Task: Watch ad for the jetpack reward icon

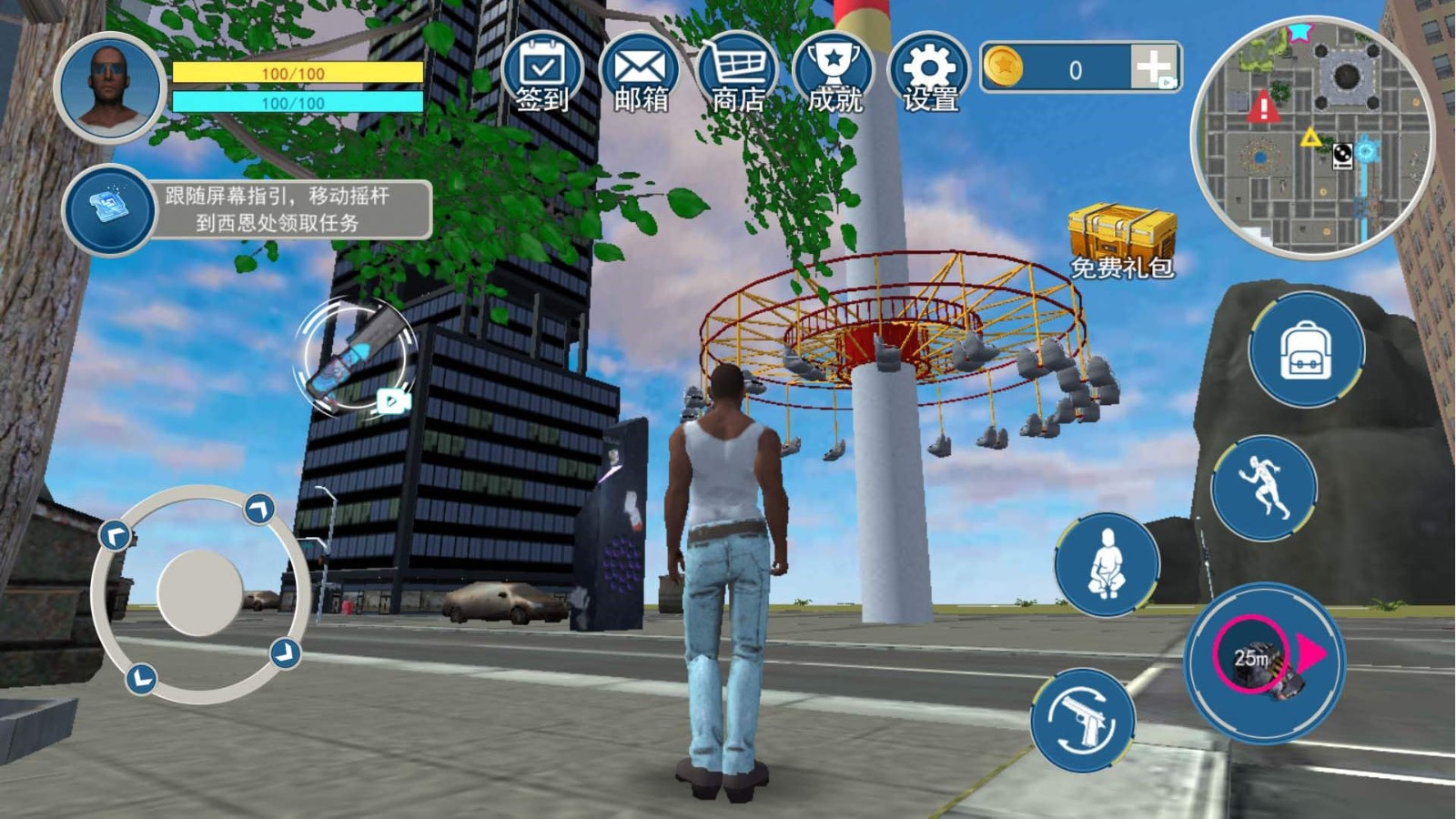Action: [357, 359]
